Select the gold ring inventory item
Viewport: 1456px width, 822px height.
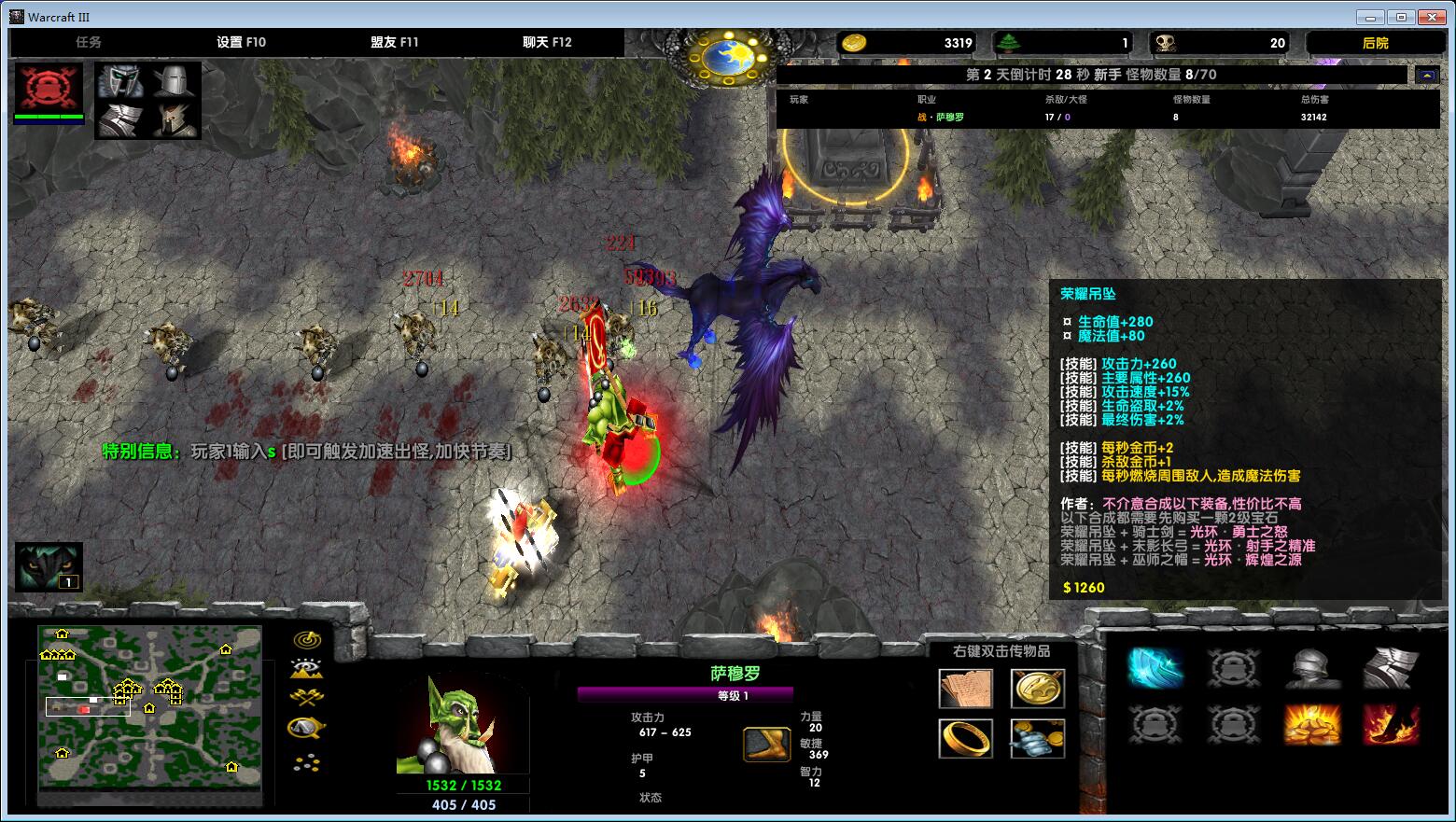tap(965, 738)
